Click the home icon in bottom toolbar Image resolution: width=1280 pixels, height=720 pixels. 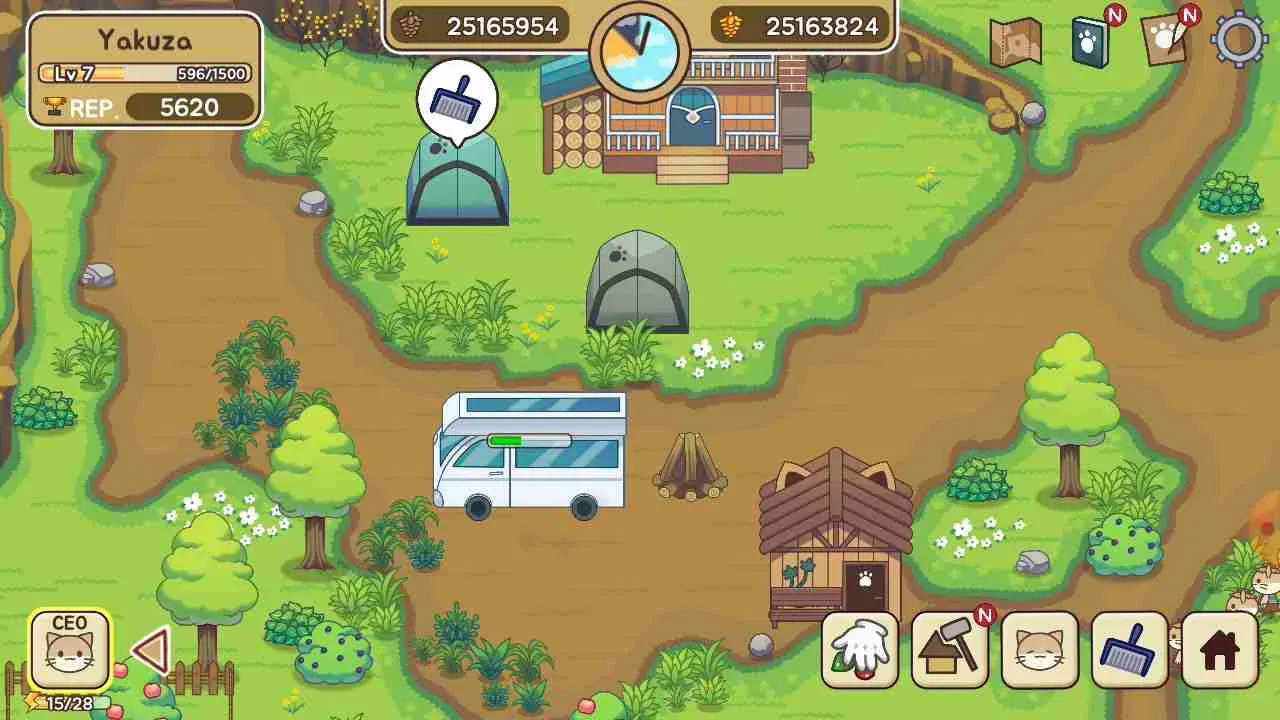point(1218,650)
